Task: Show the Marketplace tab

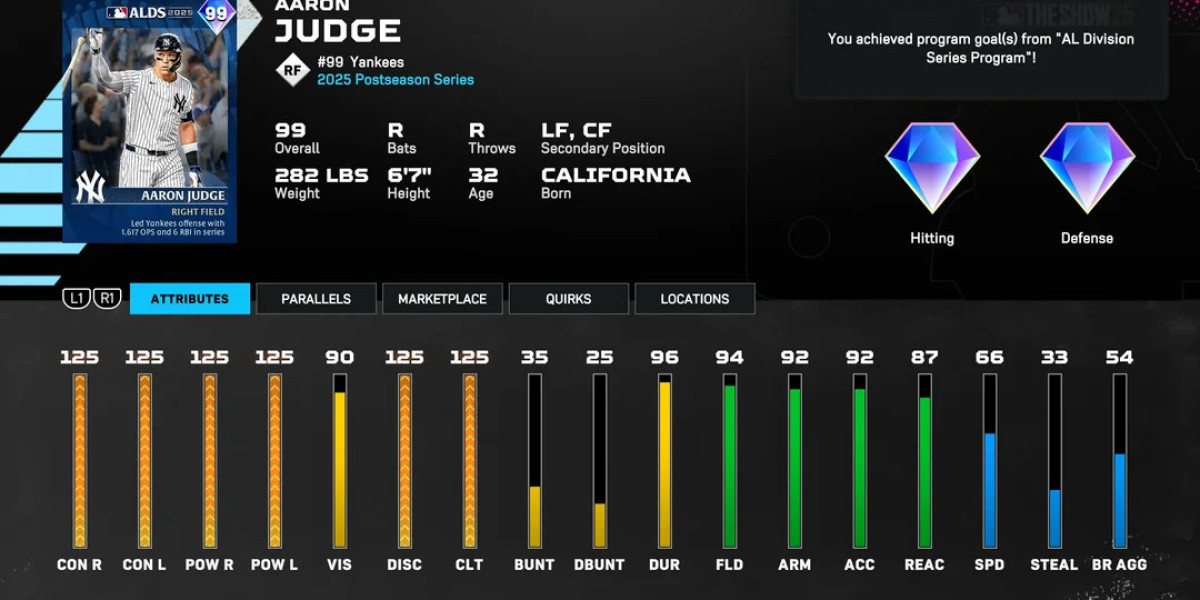Action: [442, 299]
